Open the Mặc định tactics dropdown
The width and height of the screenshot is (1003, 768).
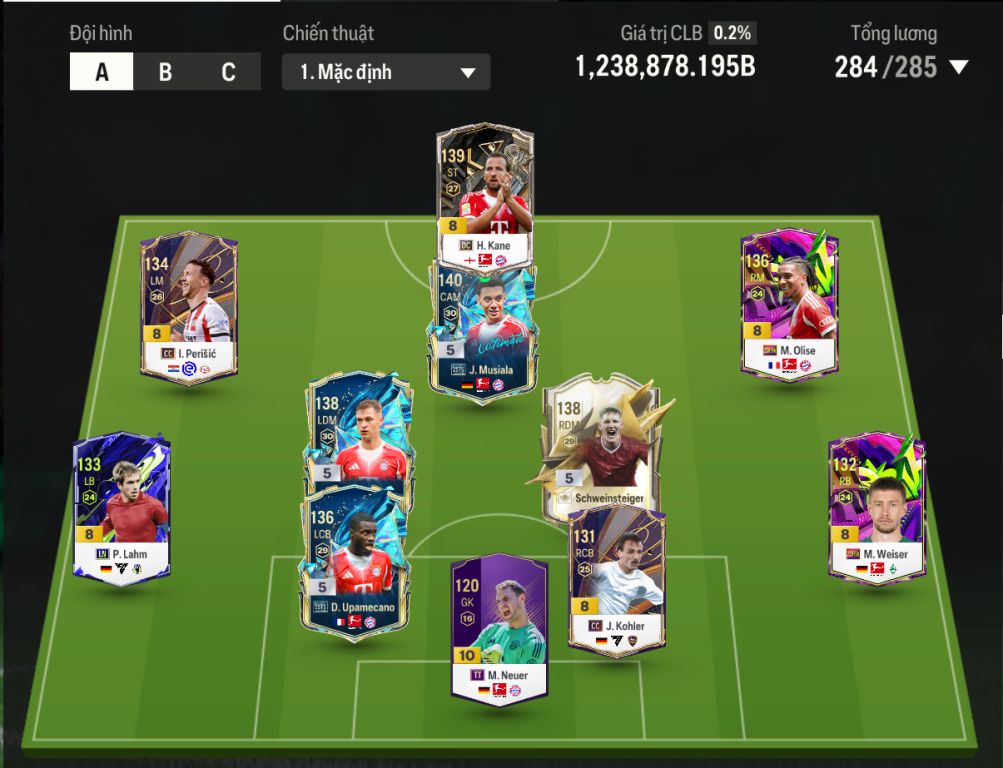pos(386,72)
